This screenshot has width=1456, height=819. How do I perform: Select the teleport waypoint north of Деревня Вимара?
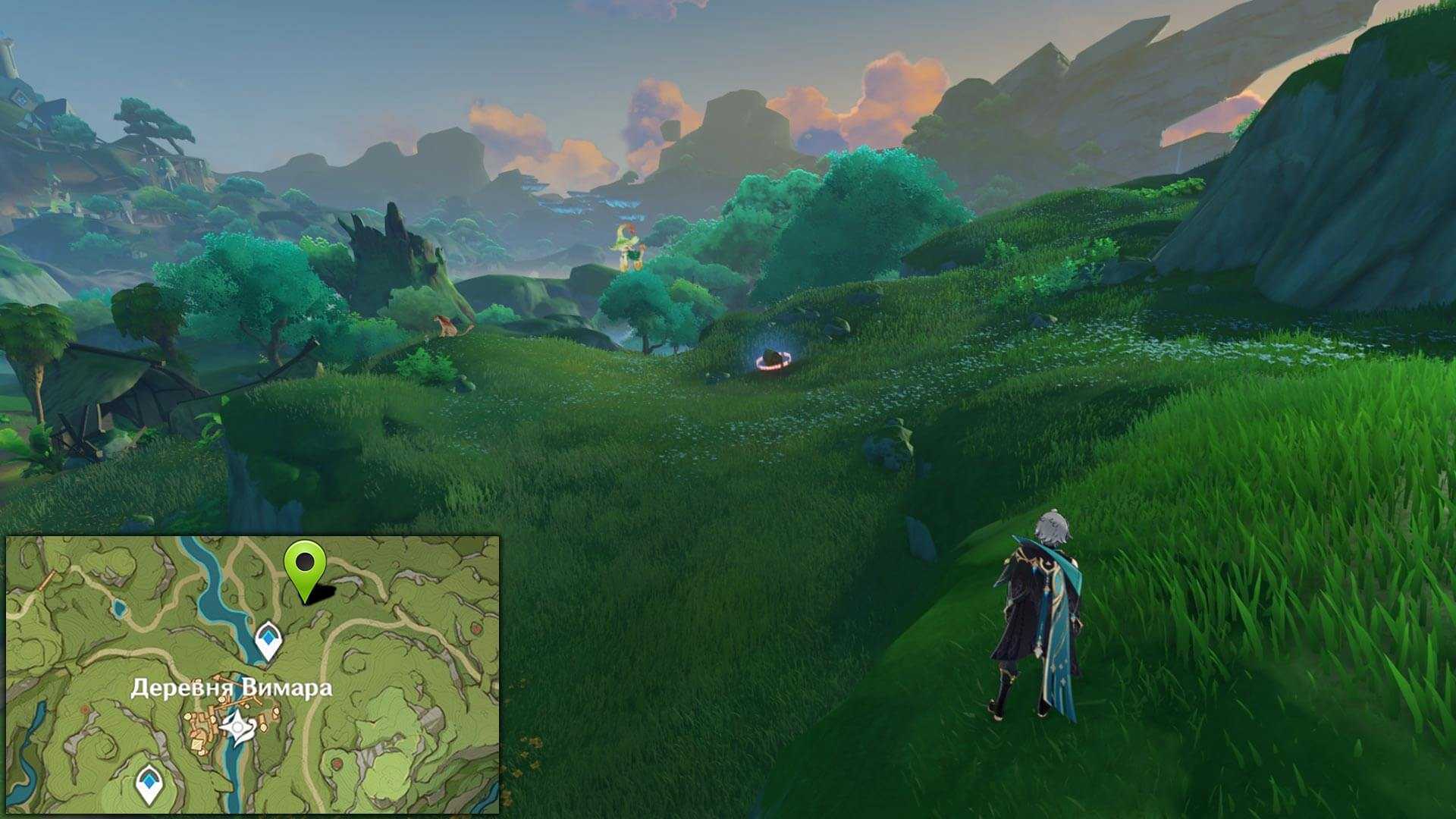(268, 639)
